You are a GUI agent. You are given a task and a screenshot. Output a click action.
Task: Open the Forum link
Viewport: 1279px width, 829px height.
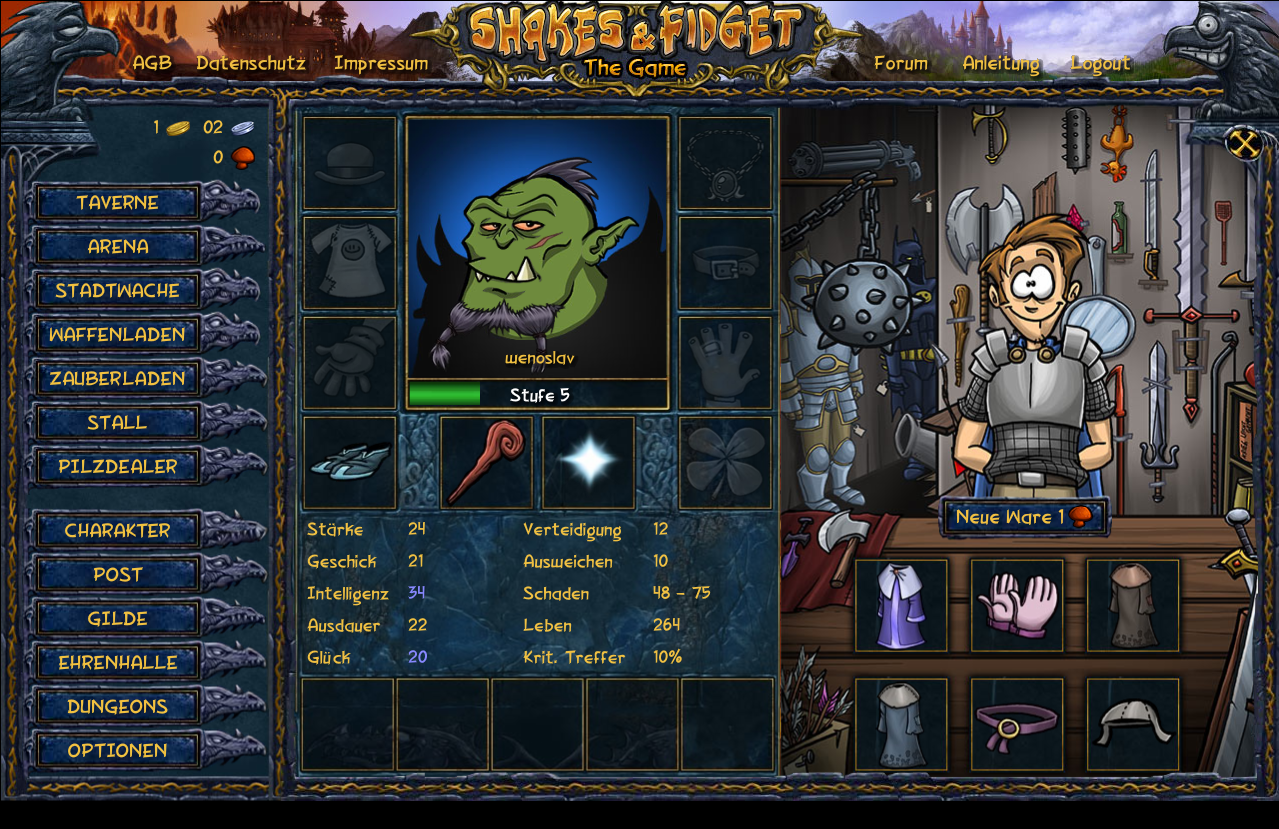pos(900,63)
